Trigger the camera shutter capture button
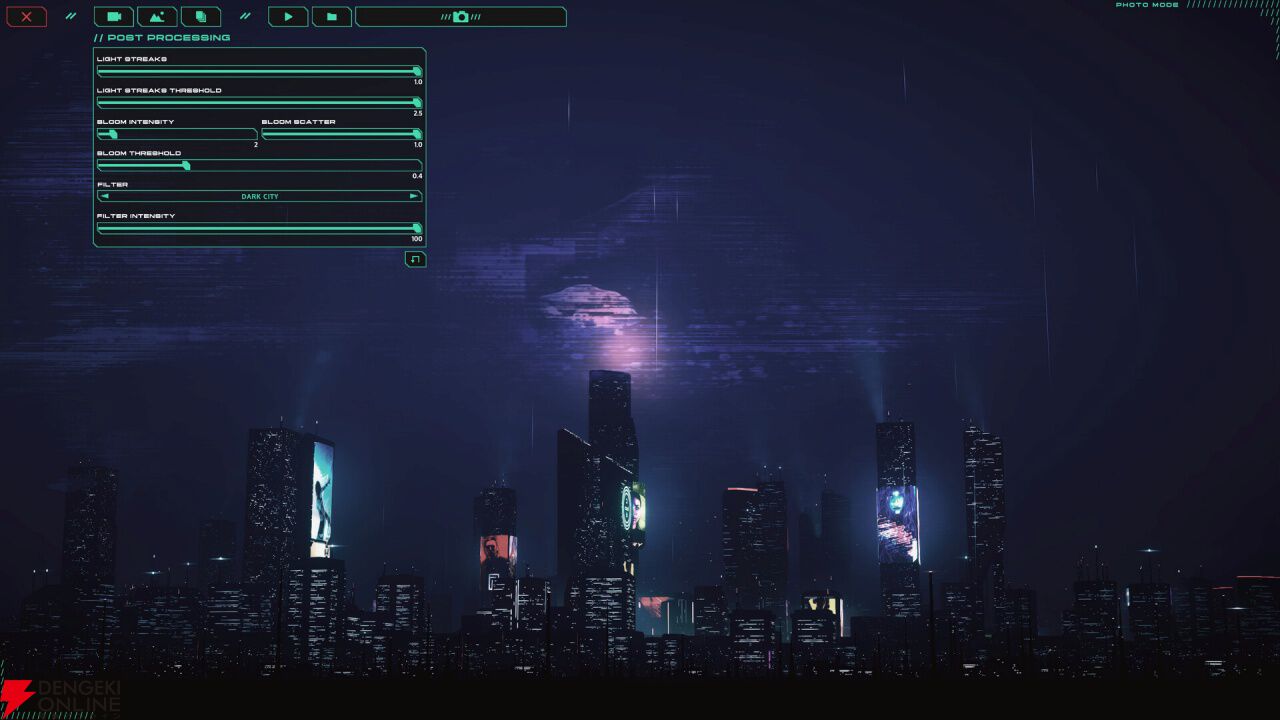This screenshot has width=1280, height=720. (x=460, y=16)
